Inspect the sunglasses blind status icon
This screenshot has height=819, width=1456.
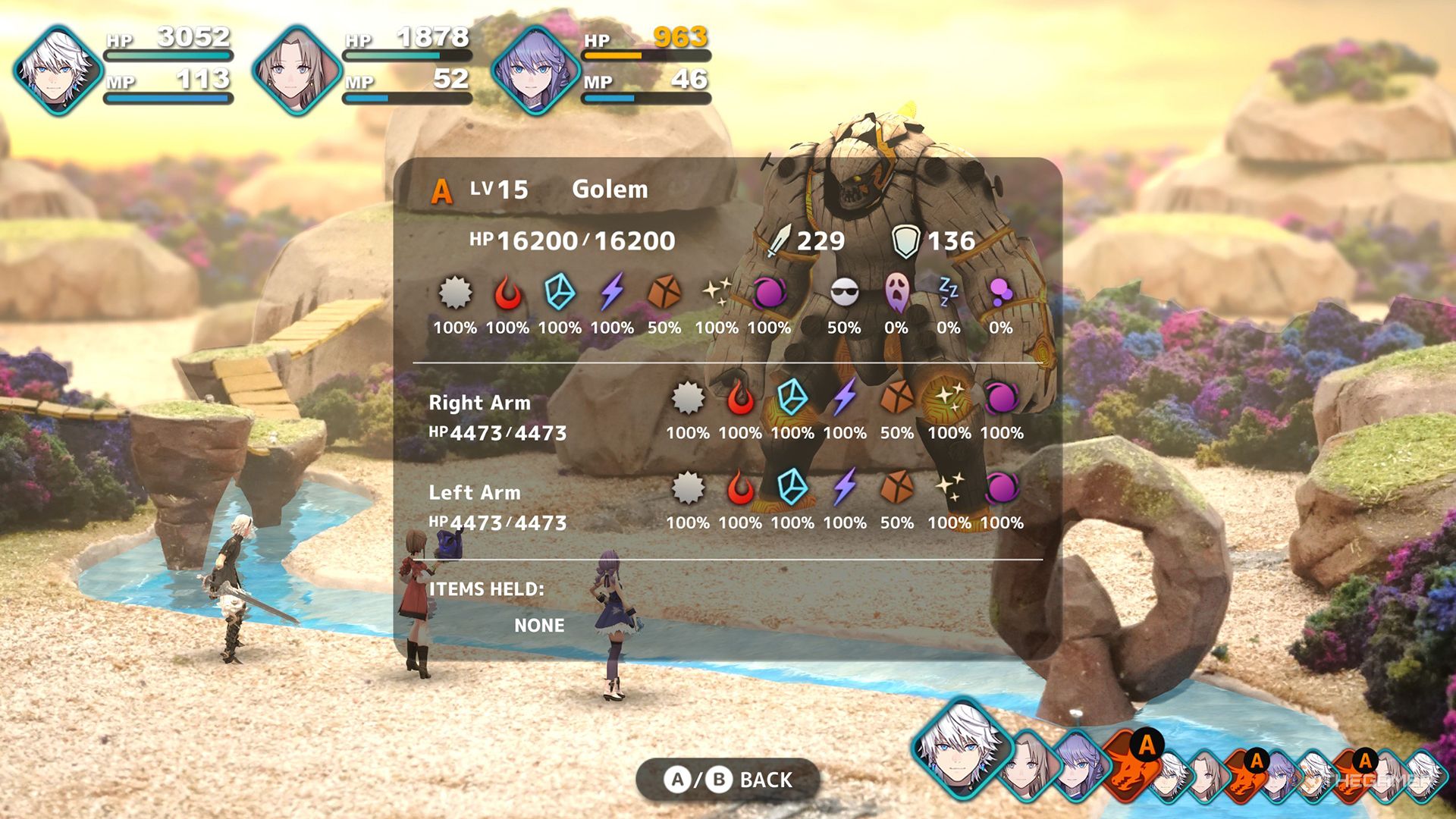tap(844, 293)
